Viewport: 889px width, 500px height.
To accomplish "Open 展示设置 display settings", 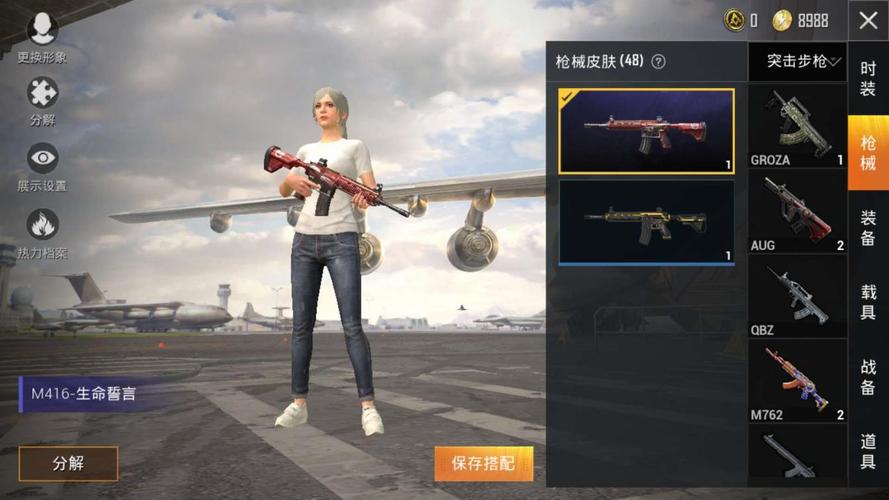I will tap(42, 160).
